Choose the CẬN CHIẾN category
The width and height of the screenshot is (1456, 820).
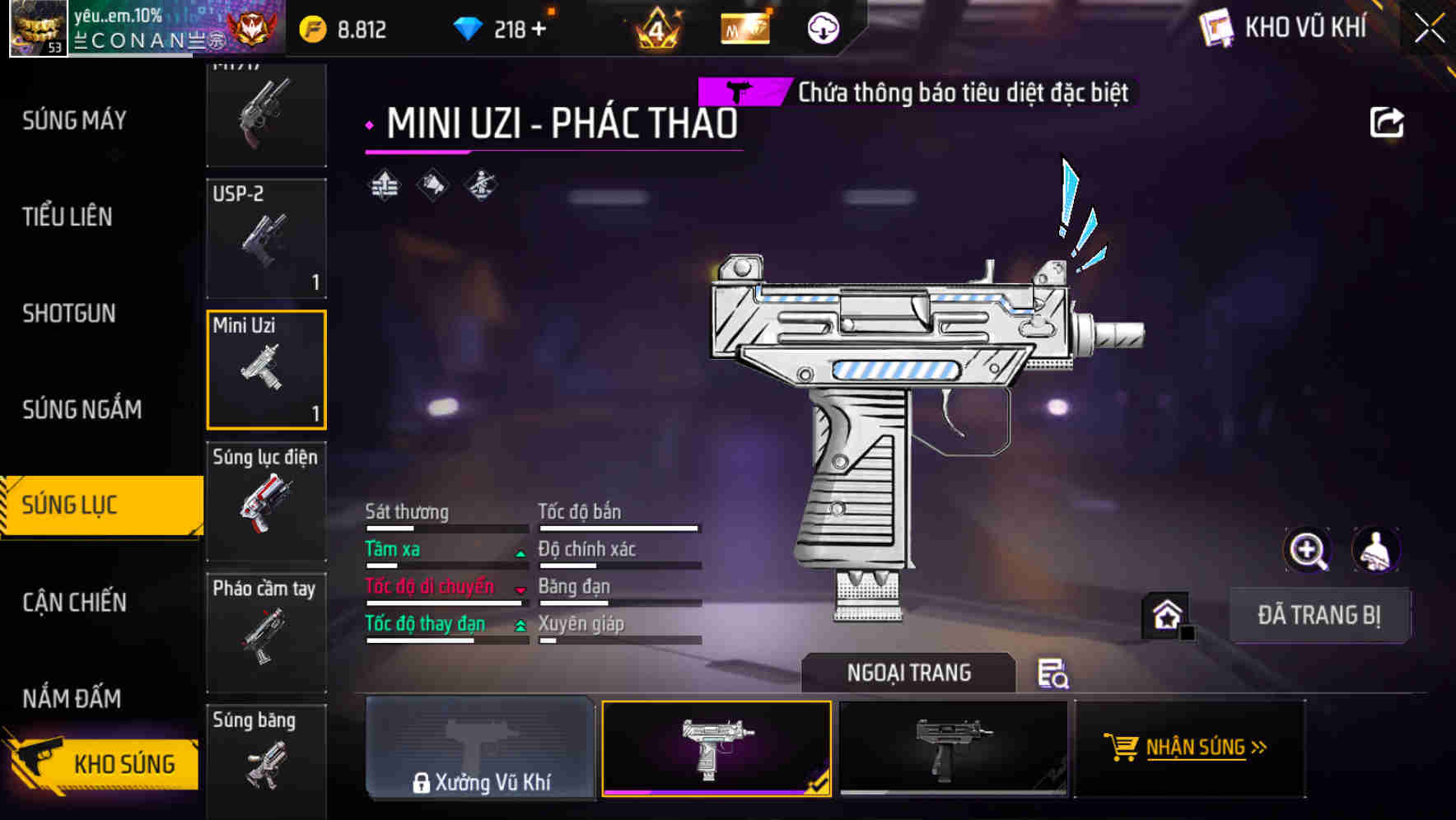pos(74,602)
